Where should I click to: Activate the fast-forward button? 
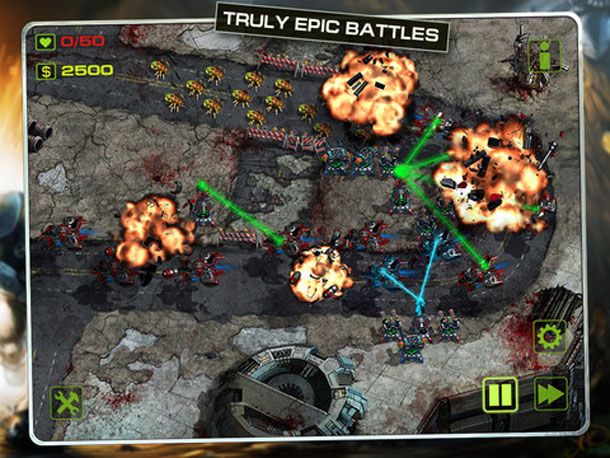pyautogui.click(x=550, y=394)
